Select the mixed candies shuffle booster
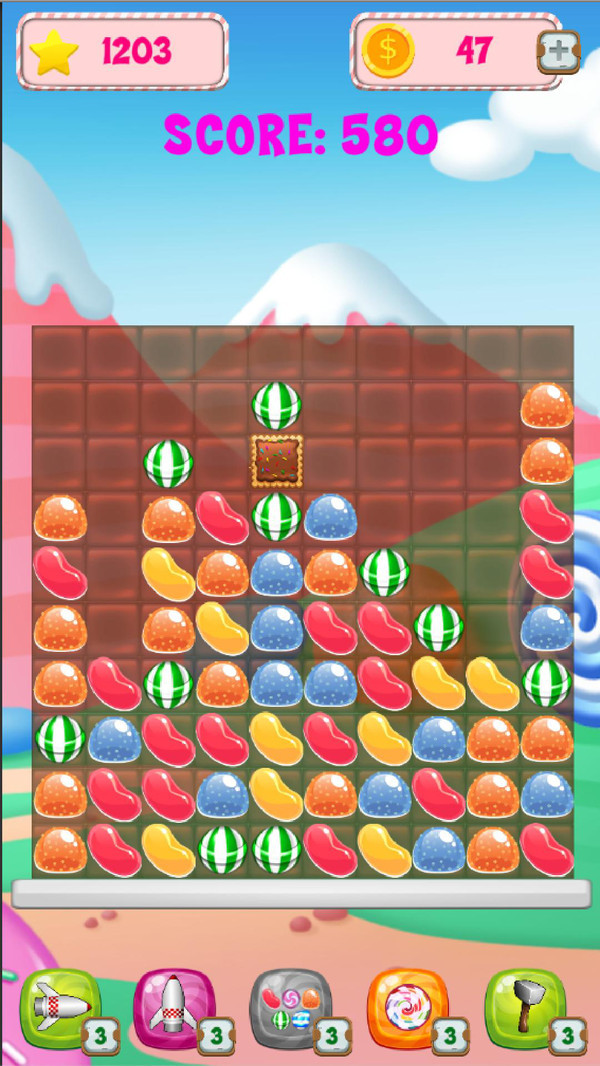600x1066 pixels. (290, 1008)
